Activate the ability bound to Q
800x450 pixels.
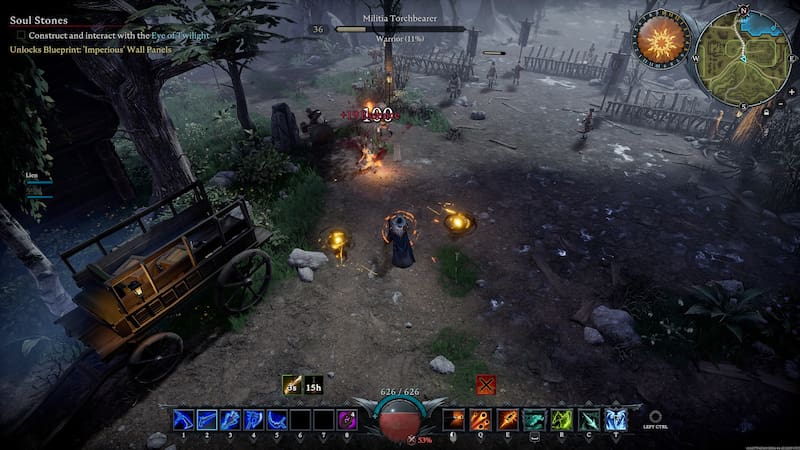[x=482, y=420]
